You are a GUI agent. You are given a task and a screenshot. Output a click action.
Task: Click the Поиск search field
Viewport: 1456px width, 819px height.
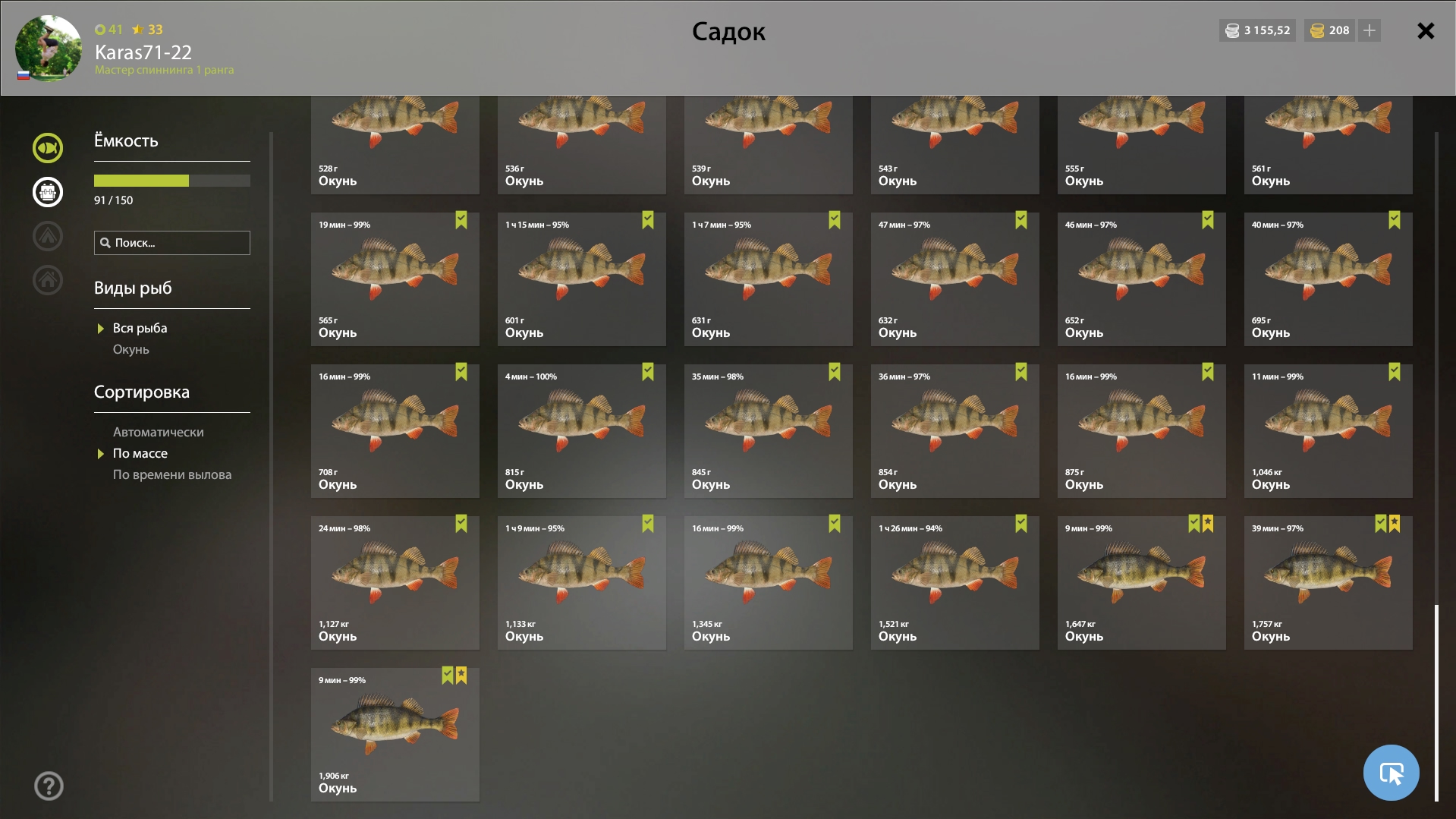coord(172,243)
